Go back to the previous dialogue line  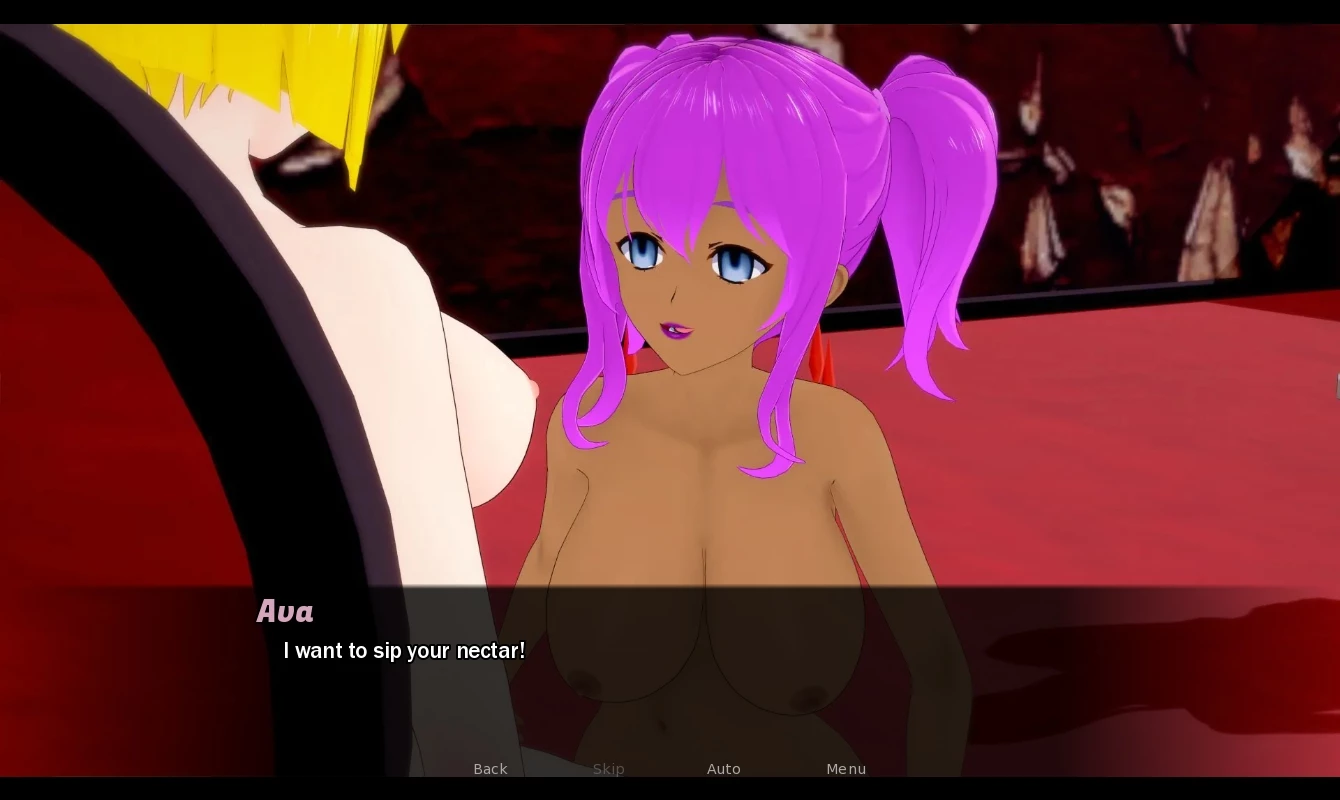tap(490, 769)
